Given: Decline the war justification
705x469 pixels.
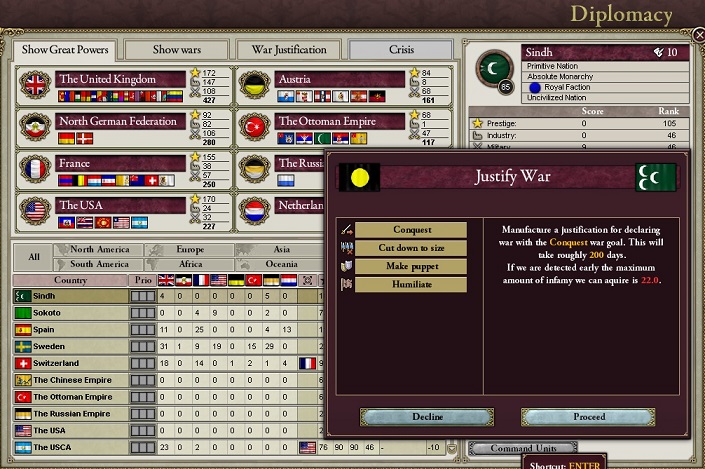Looking at the screenshot, I should pyautogui.click(x=427, y=416).
